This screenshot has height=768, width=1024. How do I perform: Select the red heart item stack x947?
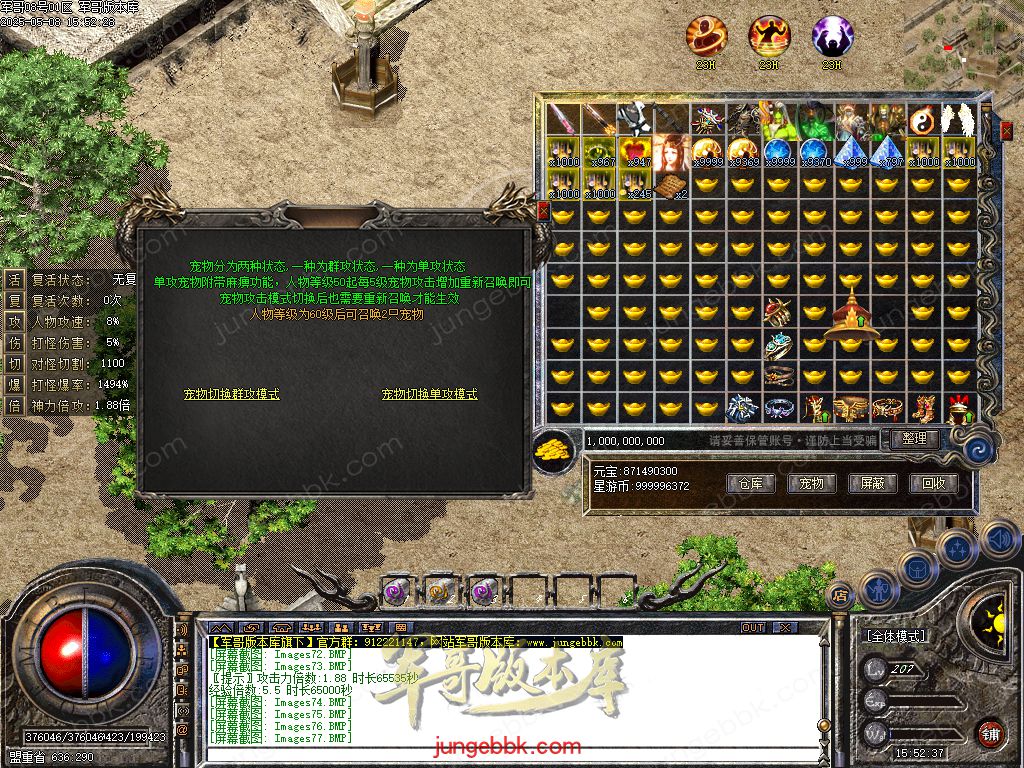(636, 152)
